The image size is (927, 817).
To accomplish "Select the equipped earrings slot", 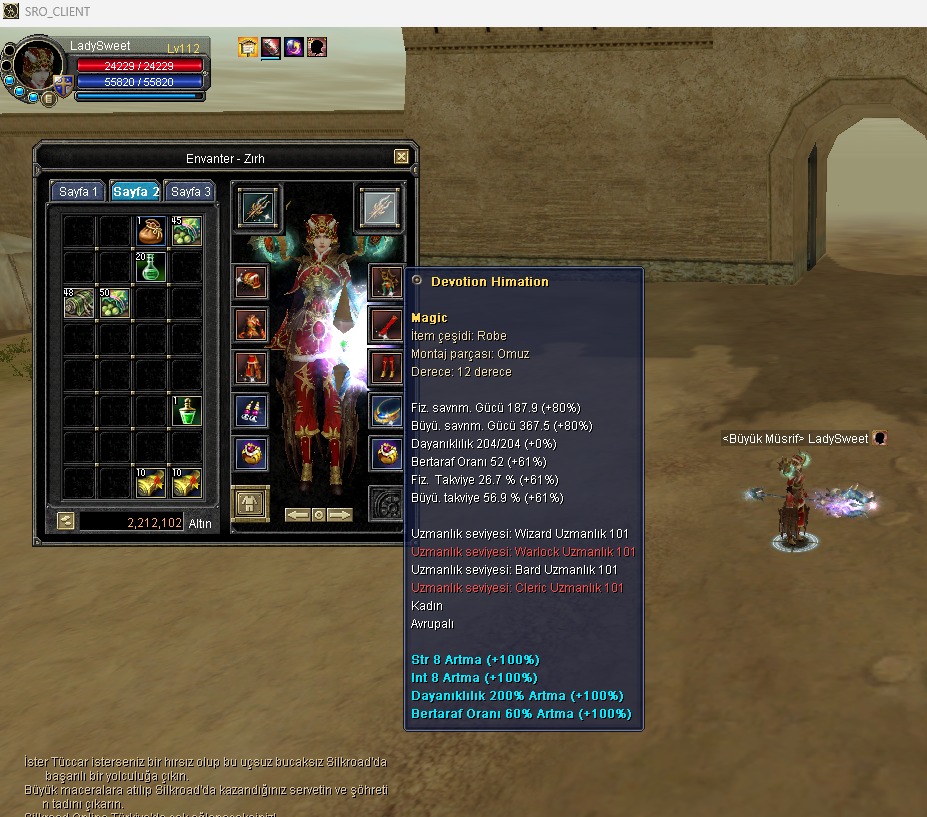I will [x=250, y=411].
